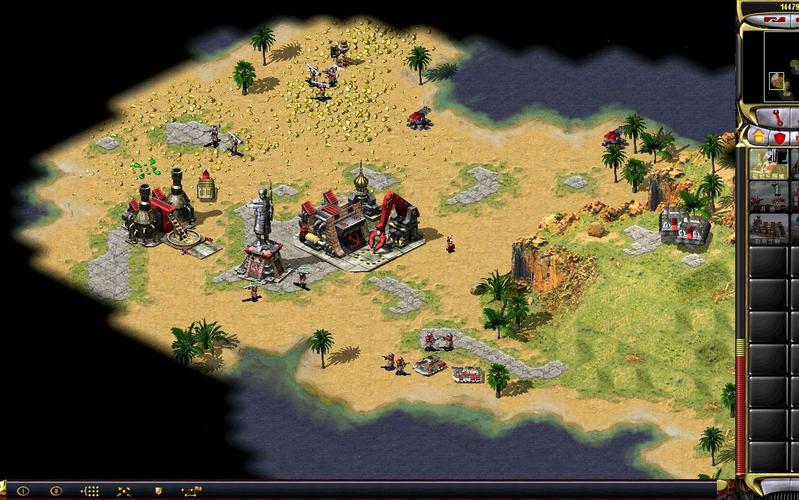Click the first circular icon on the command bar

point(22,491)
